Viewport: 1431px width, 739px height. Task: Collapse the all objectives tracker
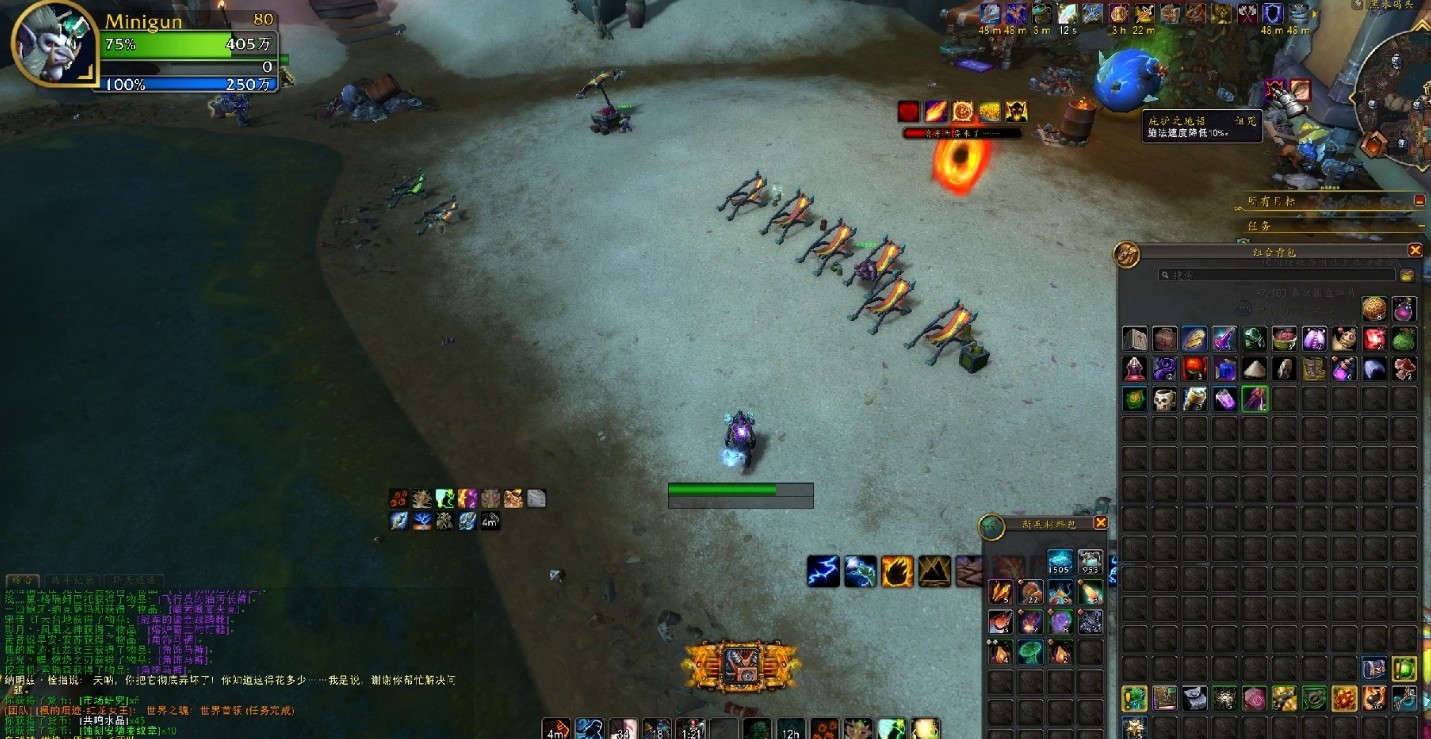[1419, 201]
